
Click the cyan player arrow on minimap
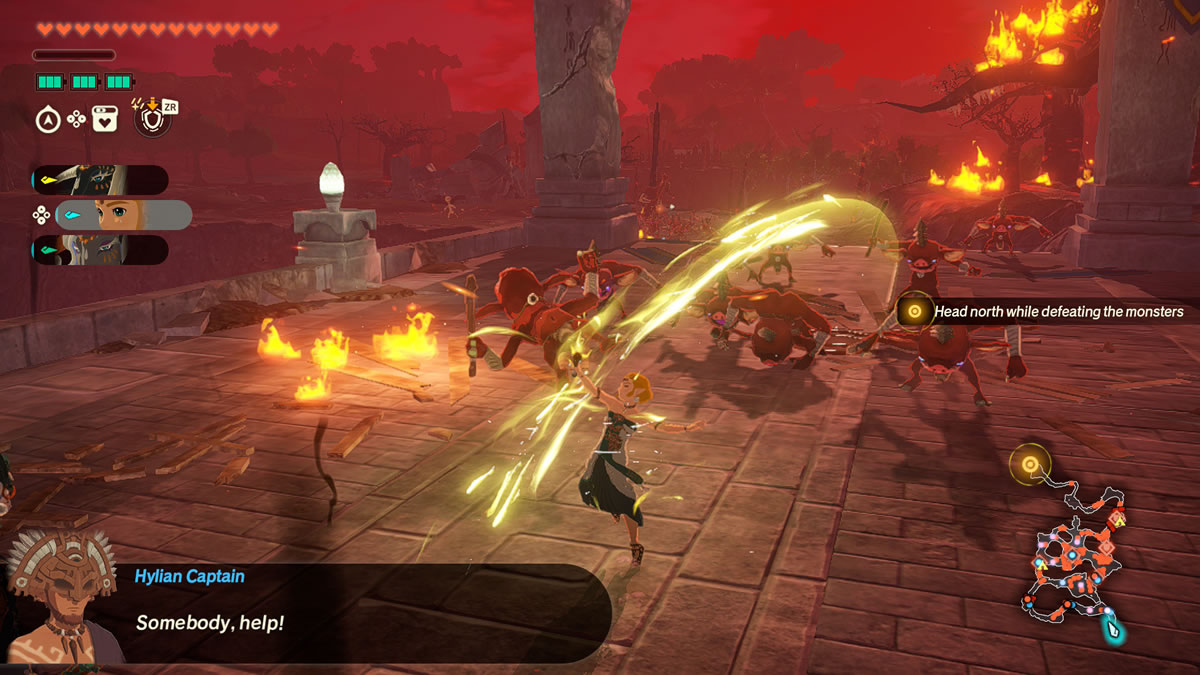pyautogui.click(x=1112, y=629)
